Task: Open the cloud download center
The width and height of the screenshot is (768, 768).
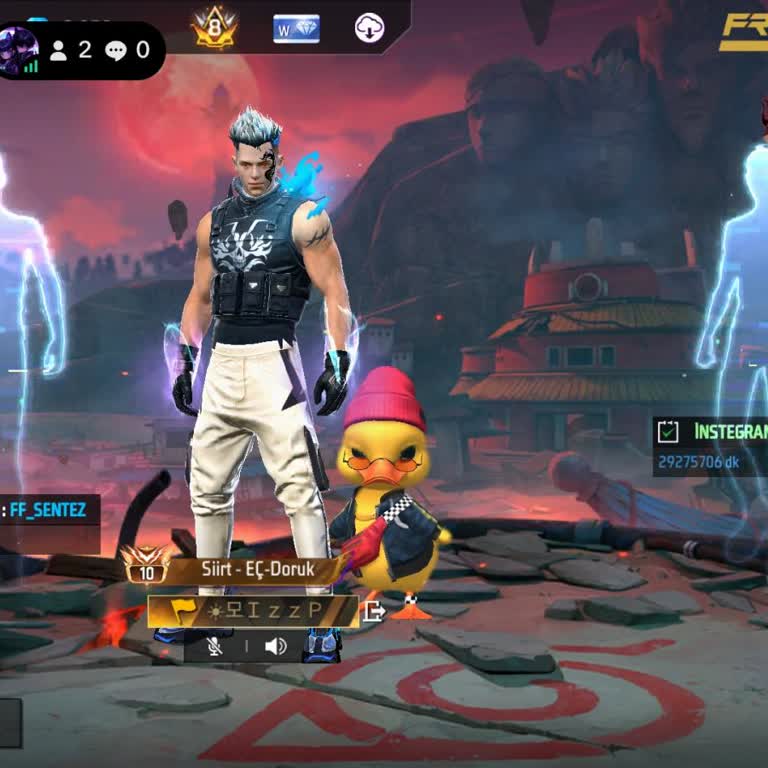Action: tap(370, 28)
